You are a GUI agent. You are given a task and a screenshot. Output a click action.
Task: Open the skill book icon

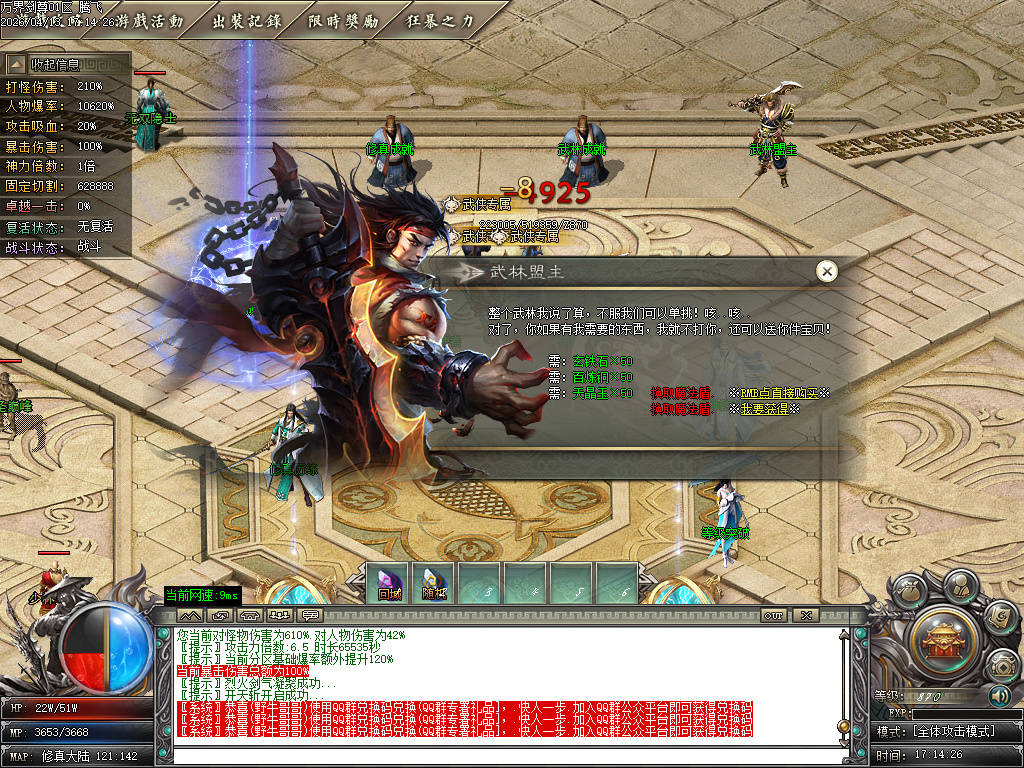[x=998, y=618]
